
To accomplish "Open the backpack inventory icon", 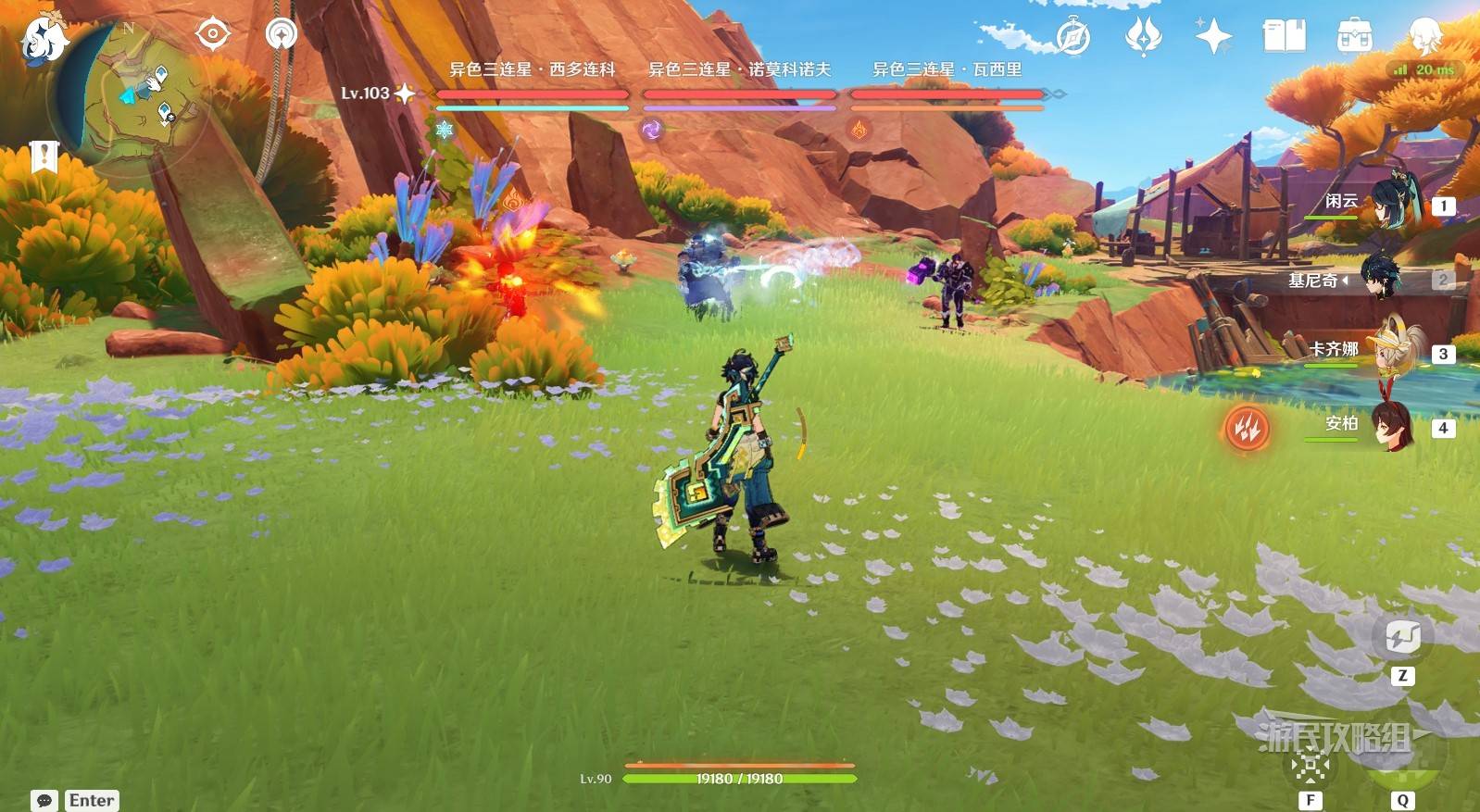I will [1355, 37].
